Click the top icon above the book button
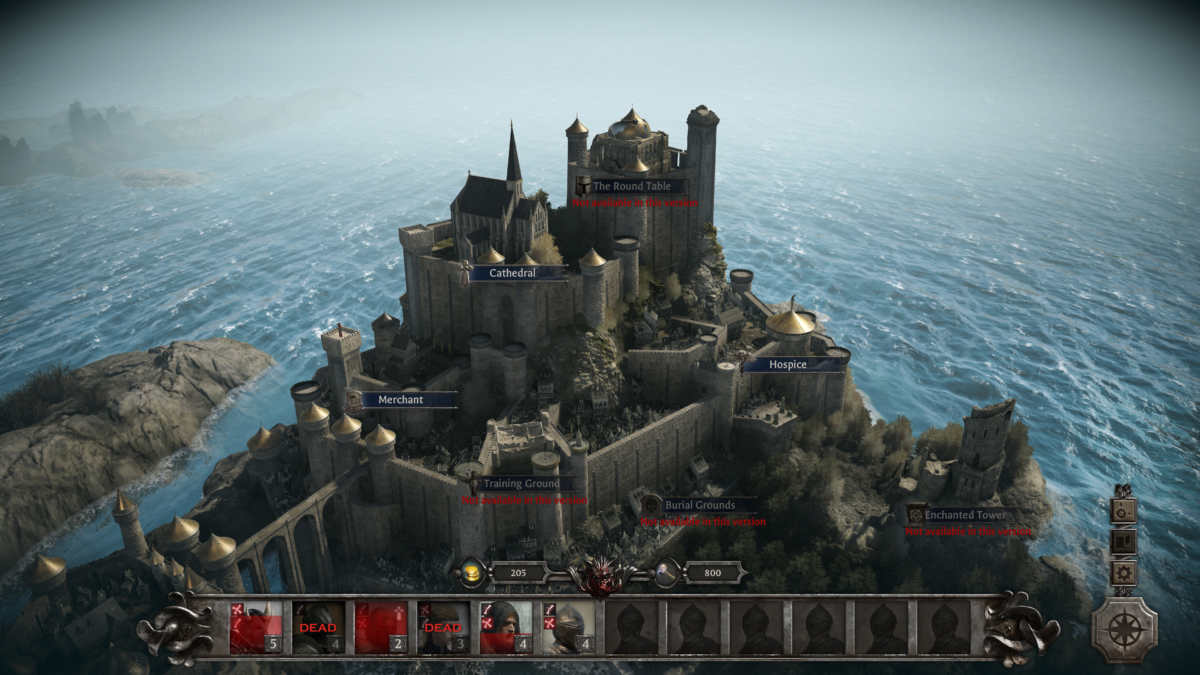 [1124, 510]
